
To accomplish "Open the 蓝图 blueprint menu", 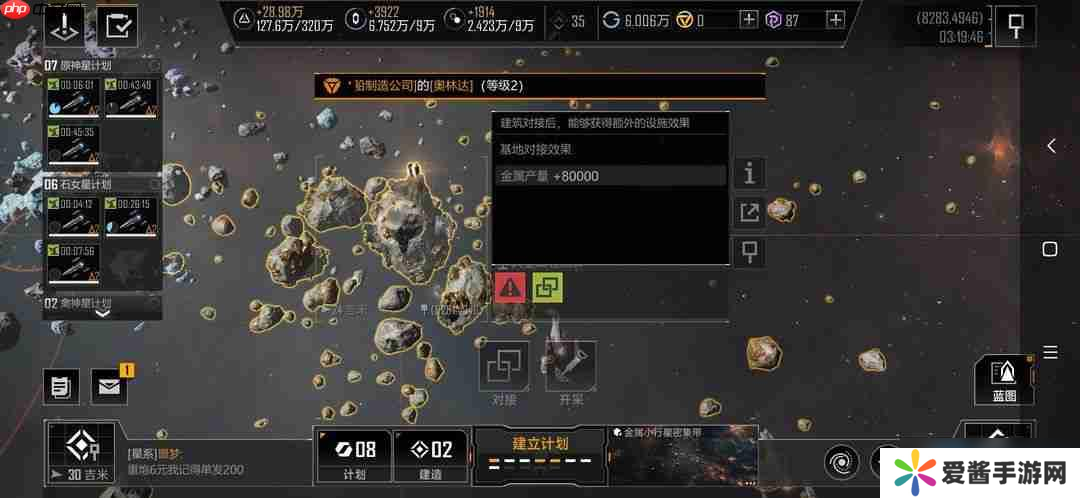I will 1003,379.
